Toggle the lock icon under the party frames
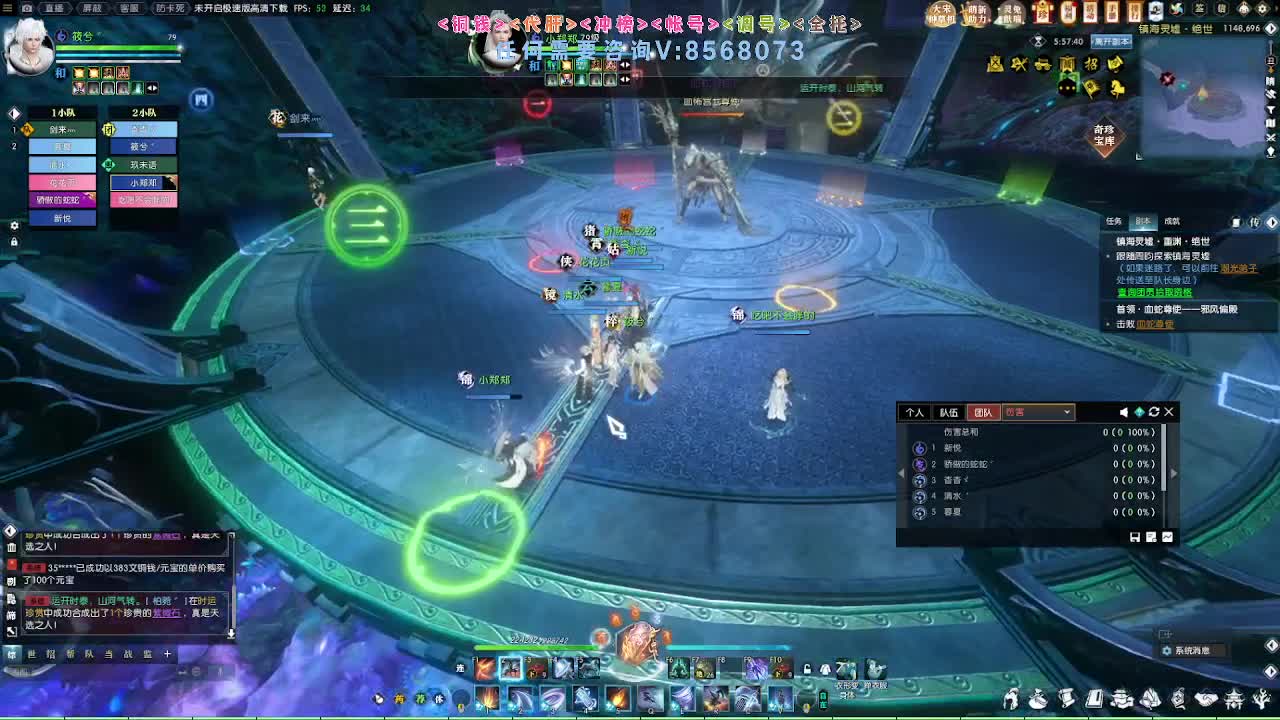The height and width of the screenshot is (720, 1280). 14,240
